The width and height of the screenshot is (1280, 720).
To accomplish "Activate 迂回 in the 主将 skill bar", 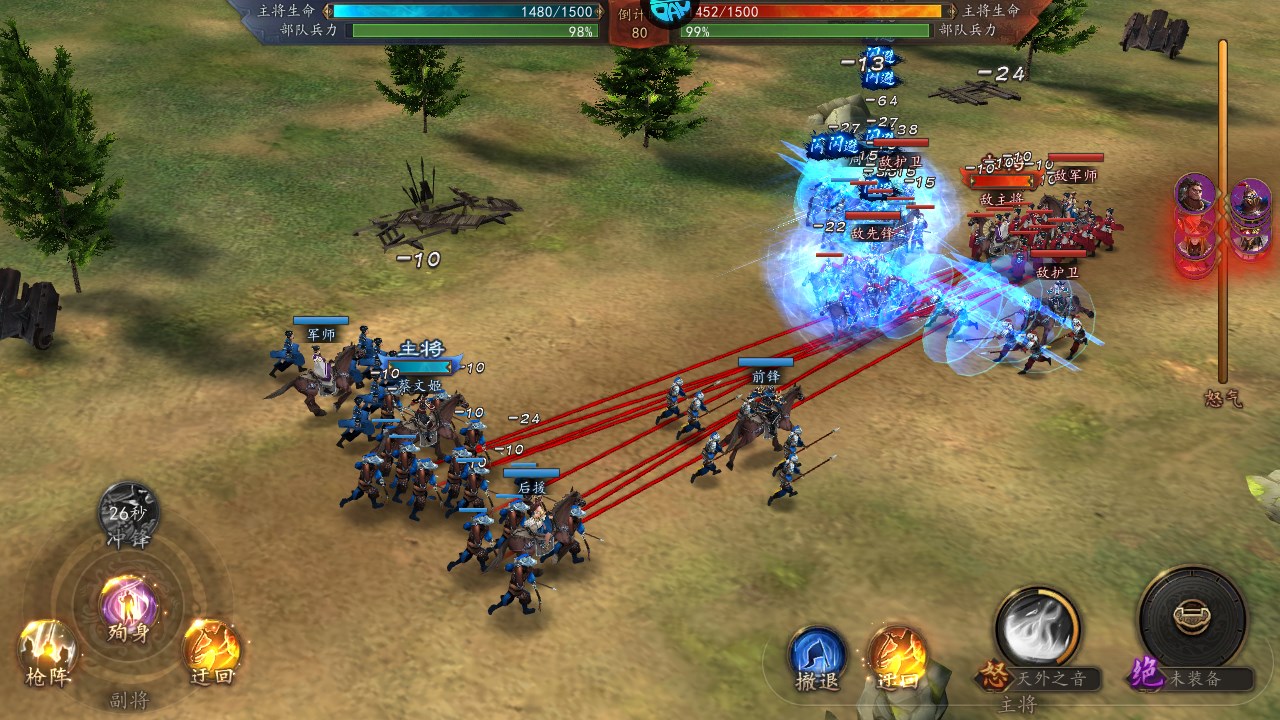I will pyautogui.click(x=897, y=655).
